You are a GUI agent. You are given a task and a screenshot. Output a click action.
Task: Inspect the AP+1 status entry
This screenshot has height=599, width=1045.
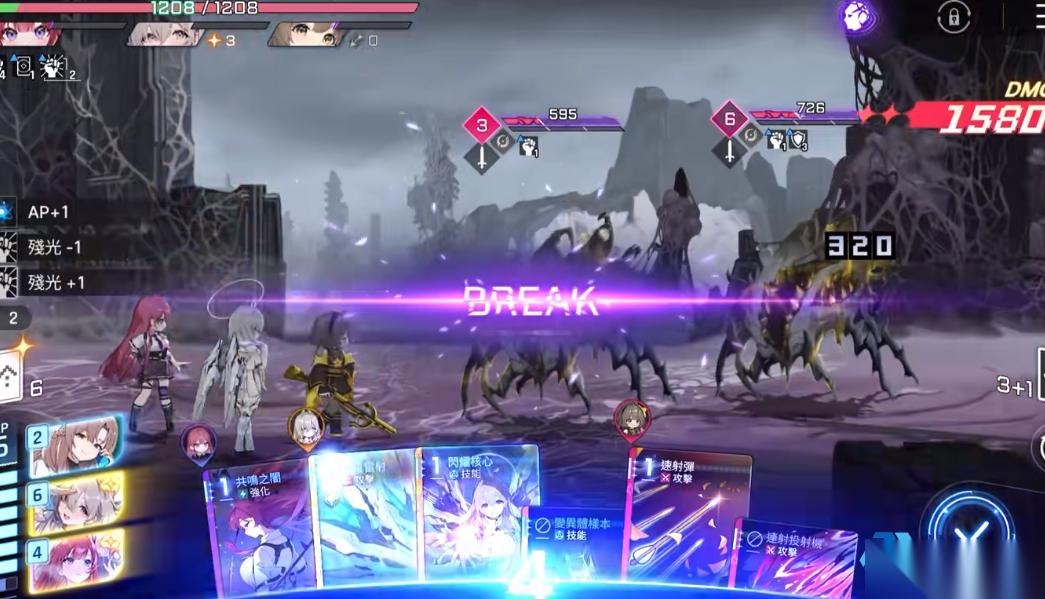tap(45, 212)
